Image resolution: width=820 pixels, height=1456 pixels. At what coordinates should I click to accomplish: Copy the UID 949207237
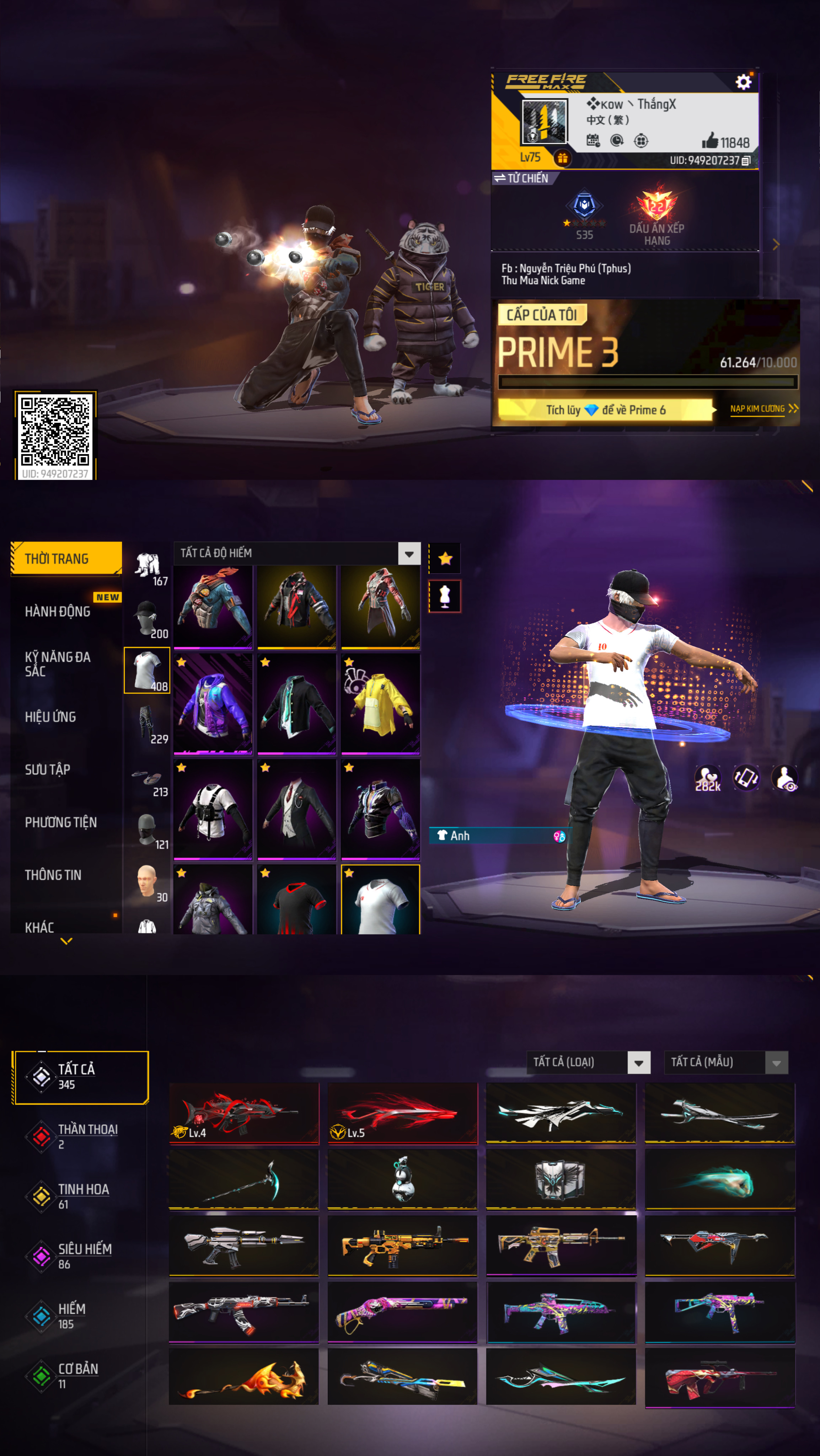pos(746,161)
